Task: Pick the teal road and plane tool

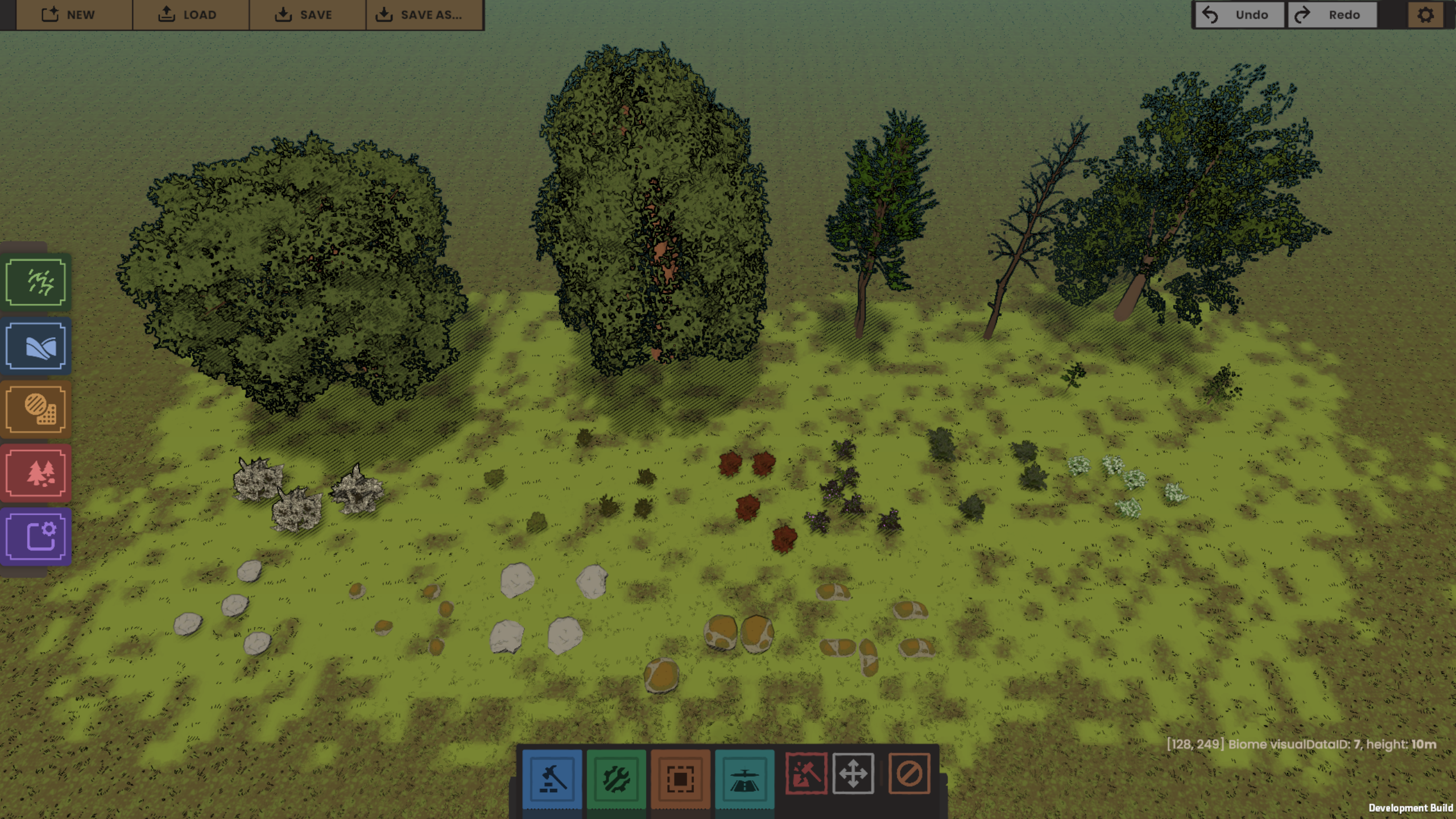Action: coord(744,778)
